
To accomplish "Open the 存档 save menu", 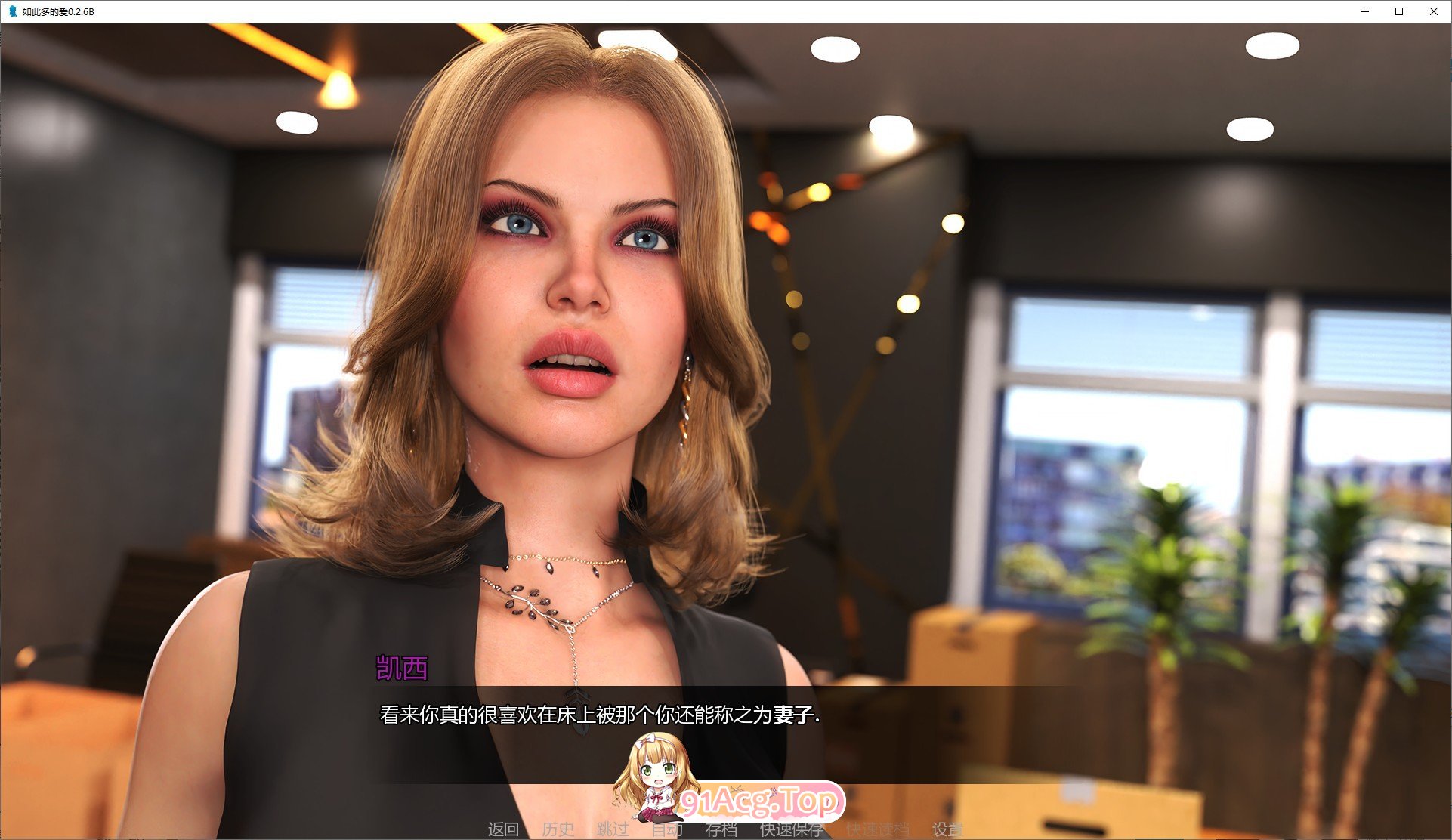I will tap(721, 829).
